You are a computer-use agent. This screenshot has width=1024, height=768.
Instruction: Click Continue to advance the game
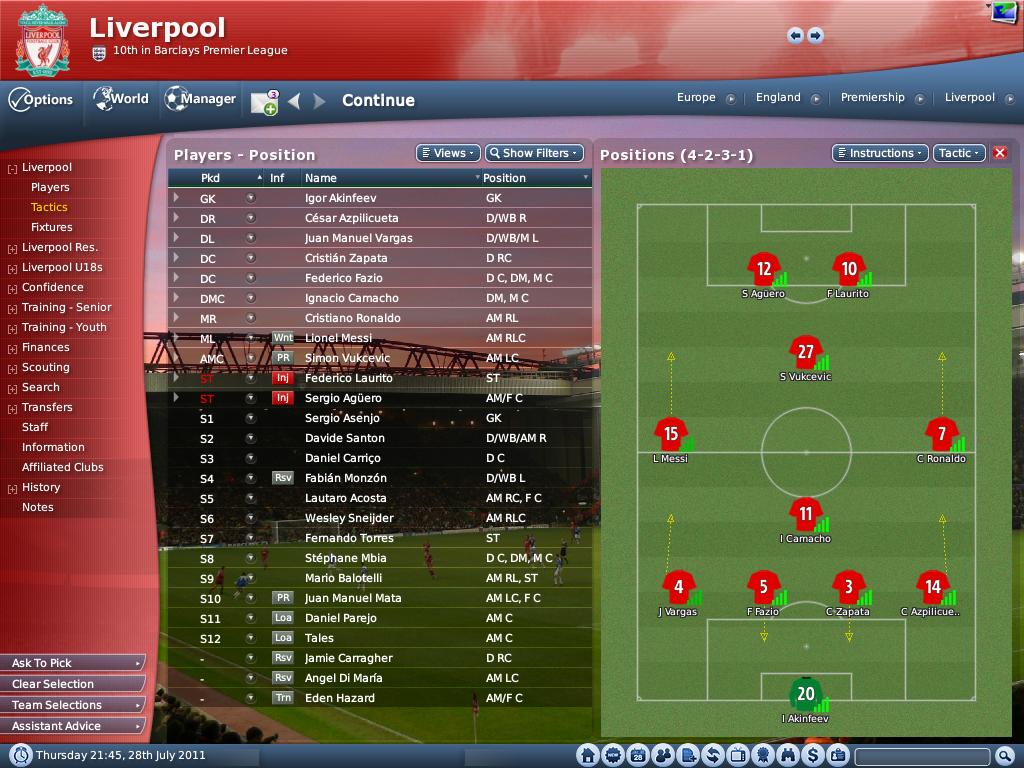[x=378, y=100]
